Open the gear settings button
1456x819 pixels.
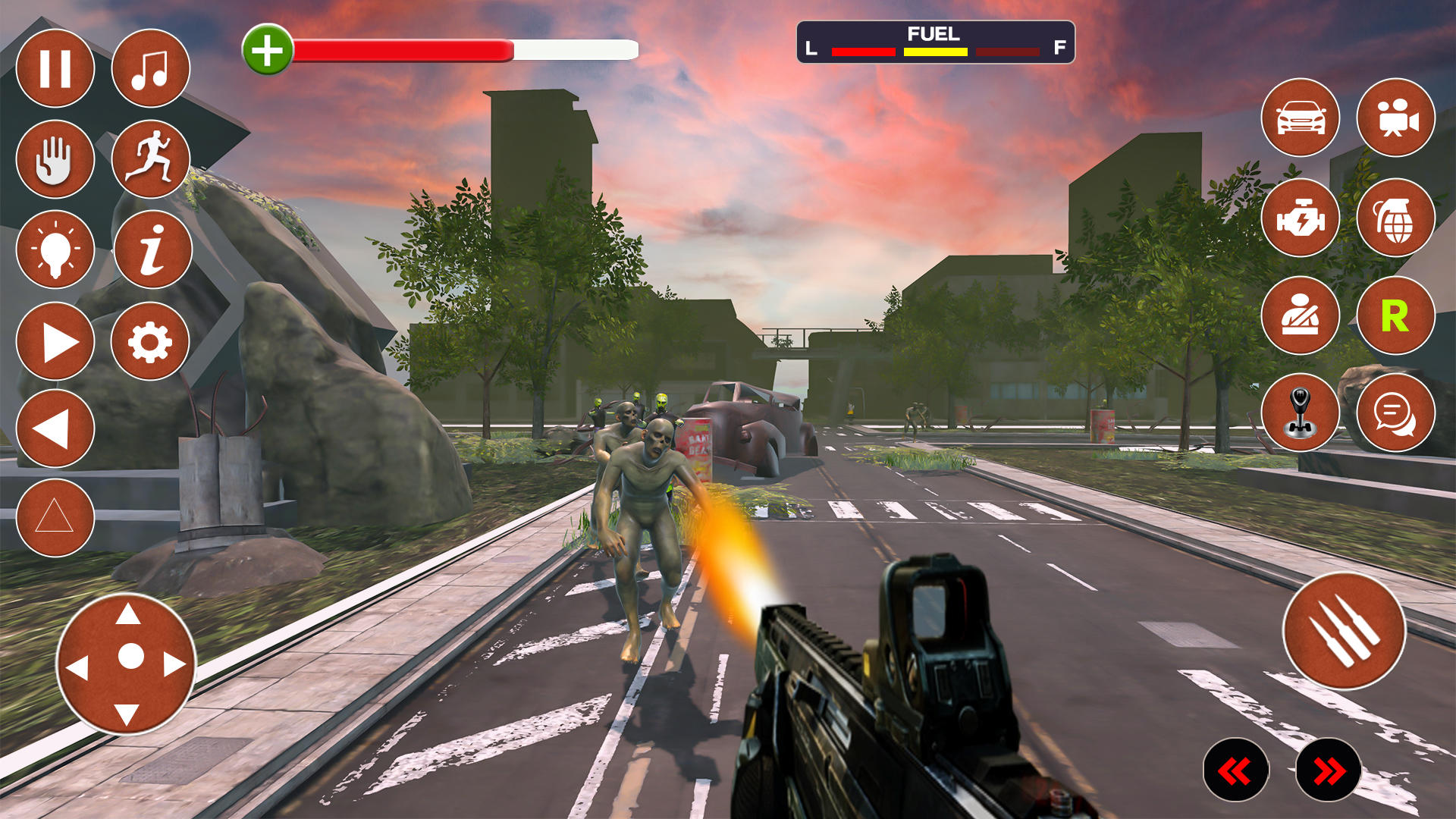150,341
